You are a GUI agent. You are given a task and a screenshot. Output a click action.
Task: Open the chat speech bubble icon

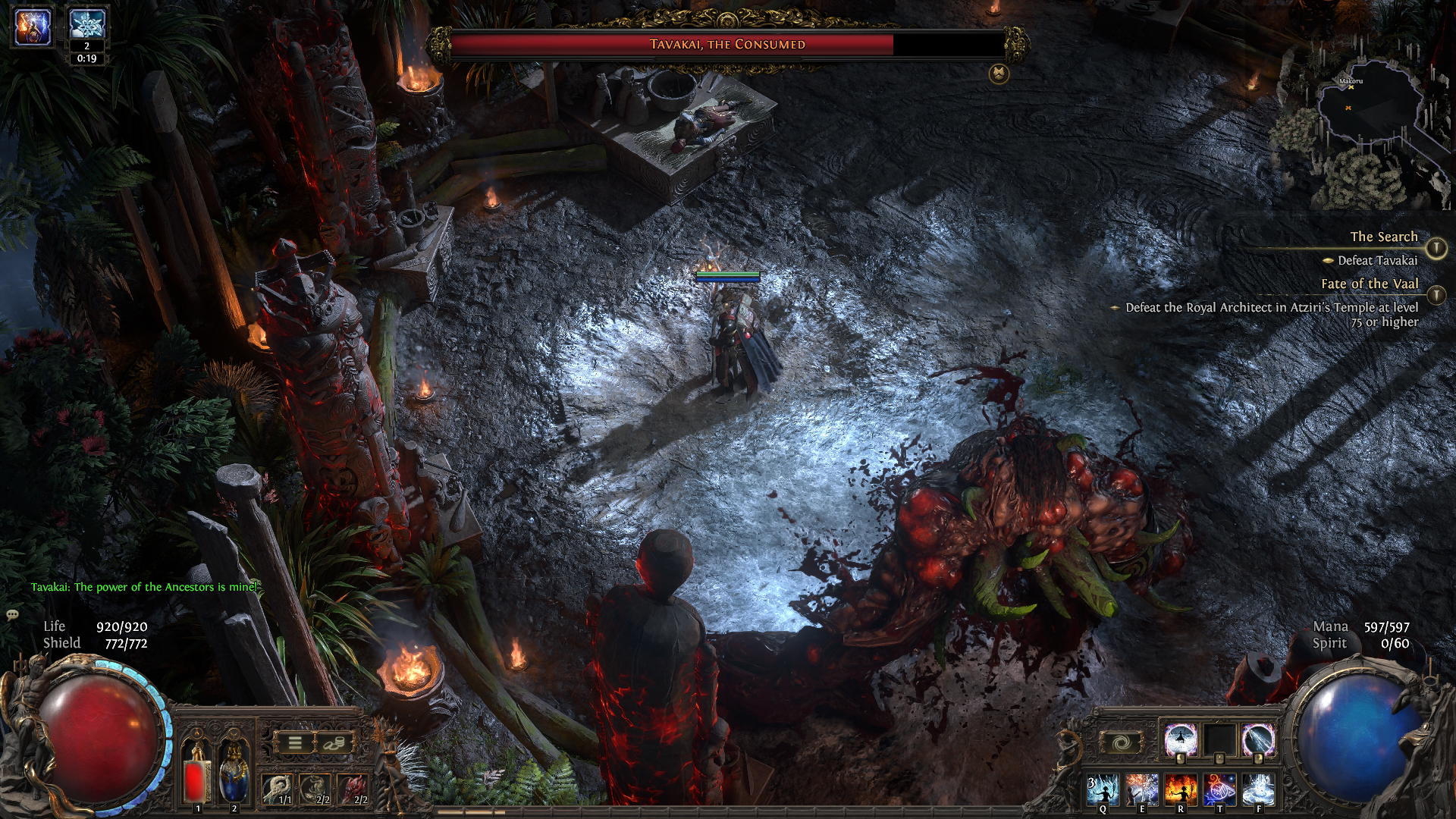(x=12, y=615)
